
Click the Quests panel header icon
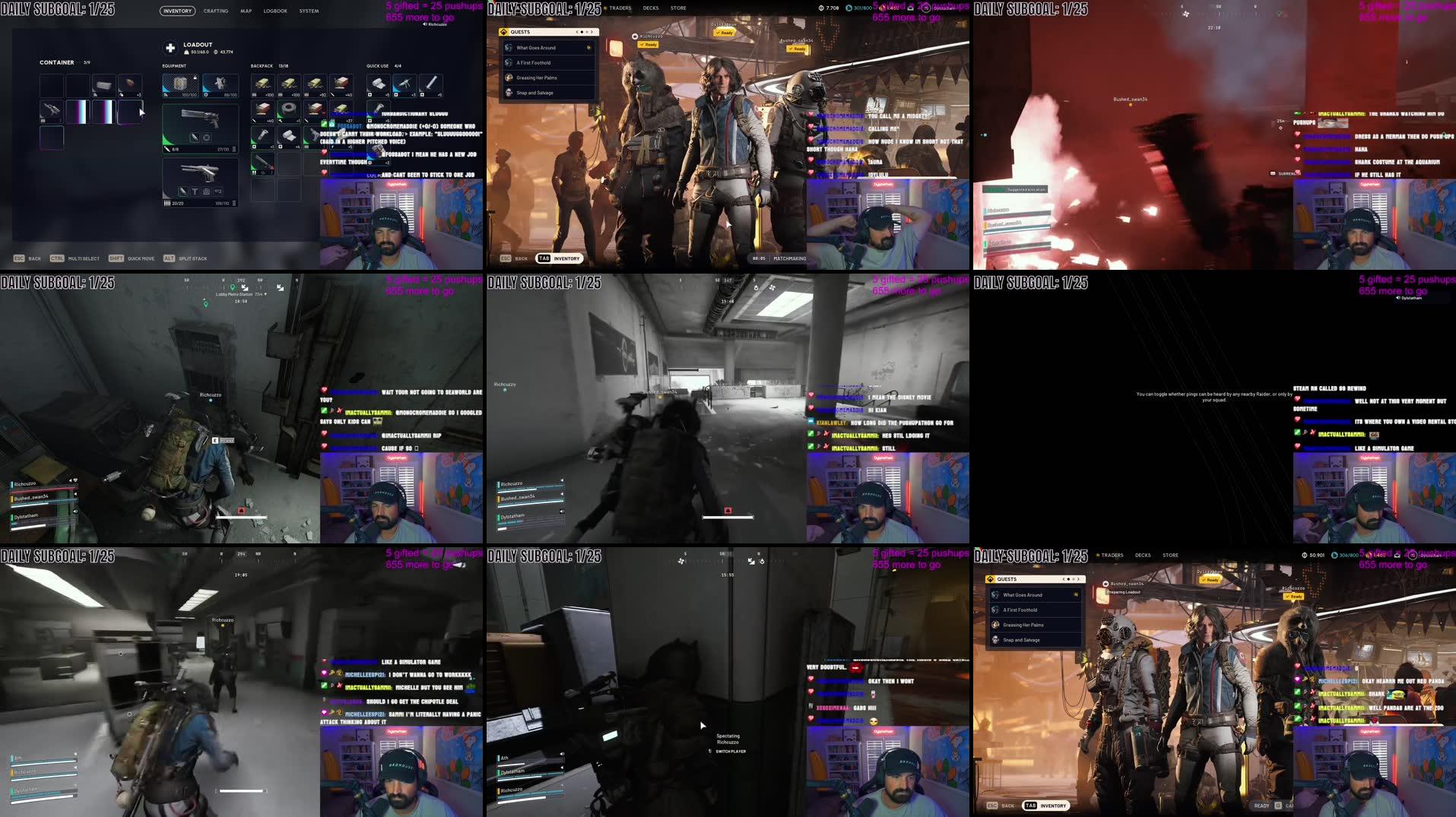tap(503, 32)
